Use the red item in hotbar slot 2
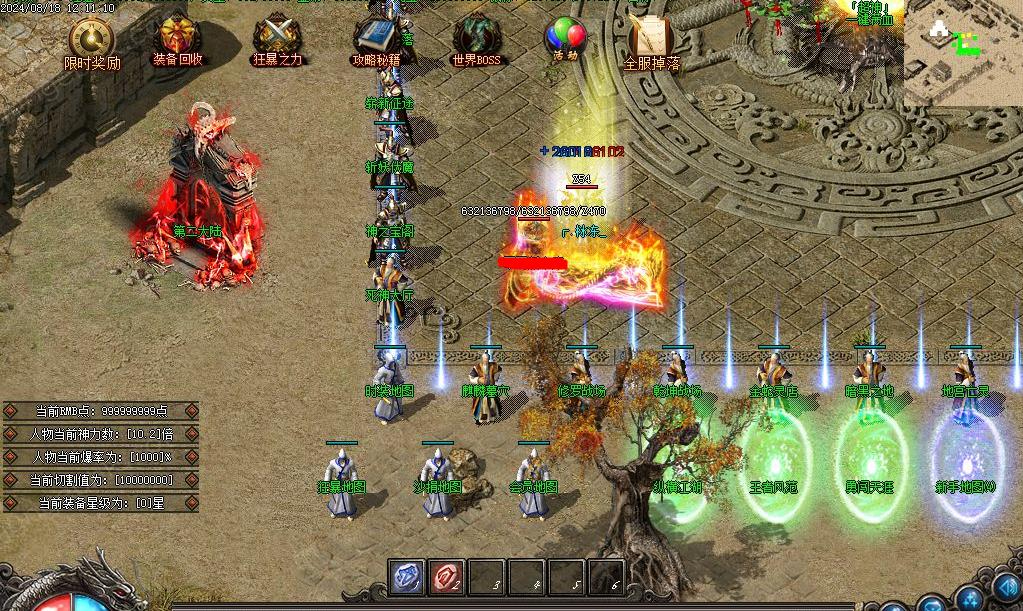1023x611 pixels. pyautogui.click(x=446, y=577)
